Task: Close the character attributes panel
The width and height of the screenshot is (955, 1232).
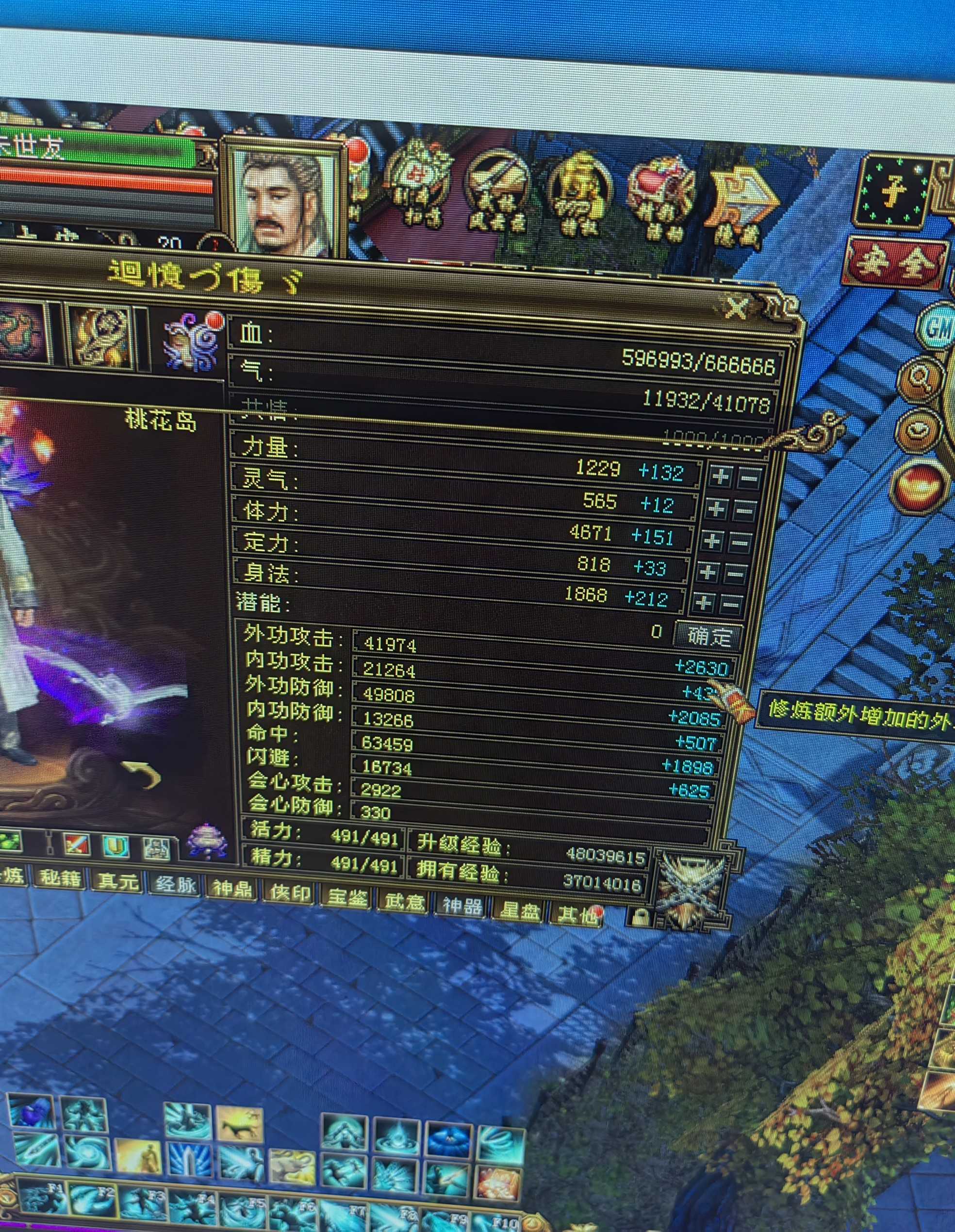Action: (x=737, y=308)
